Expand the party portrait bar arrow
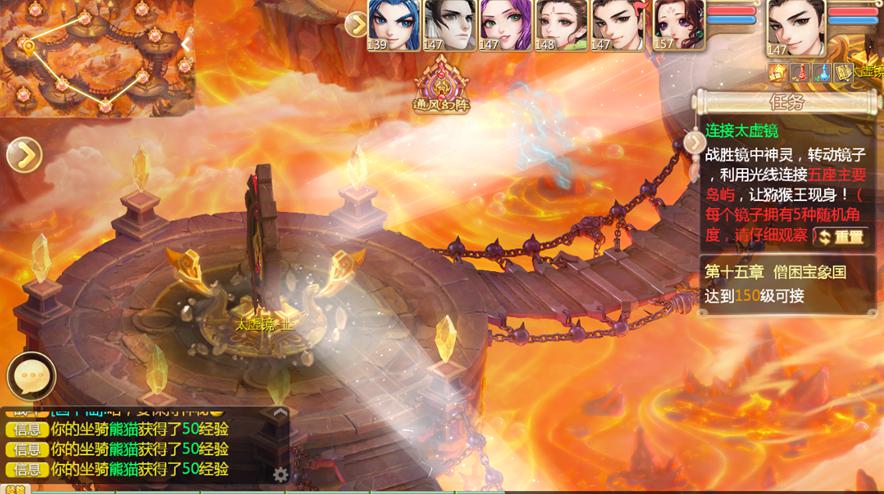This screenshot has width=884, height=494. (x=355, y=24)
